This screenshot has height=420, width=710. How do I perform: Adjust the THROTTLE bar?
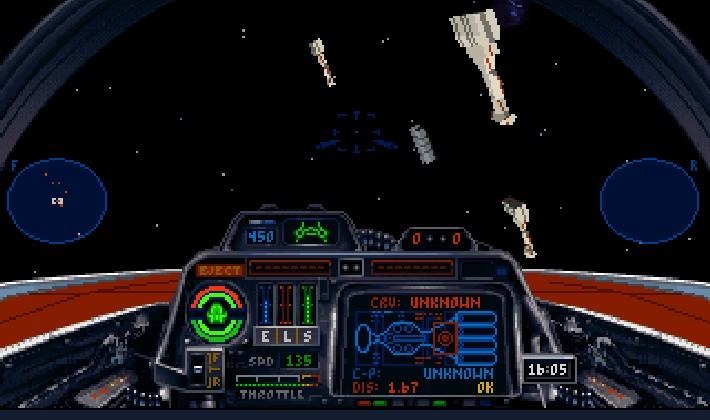point(277,380)
